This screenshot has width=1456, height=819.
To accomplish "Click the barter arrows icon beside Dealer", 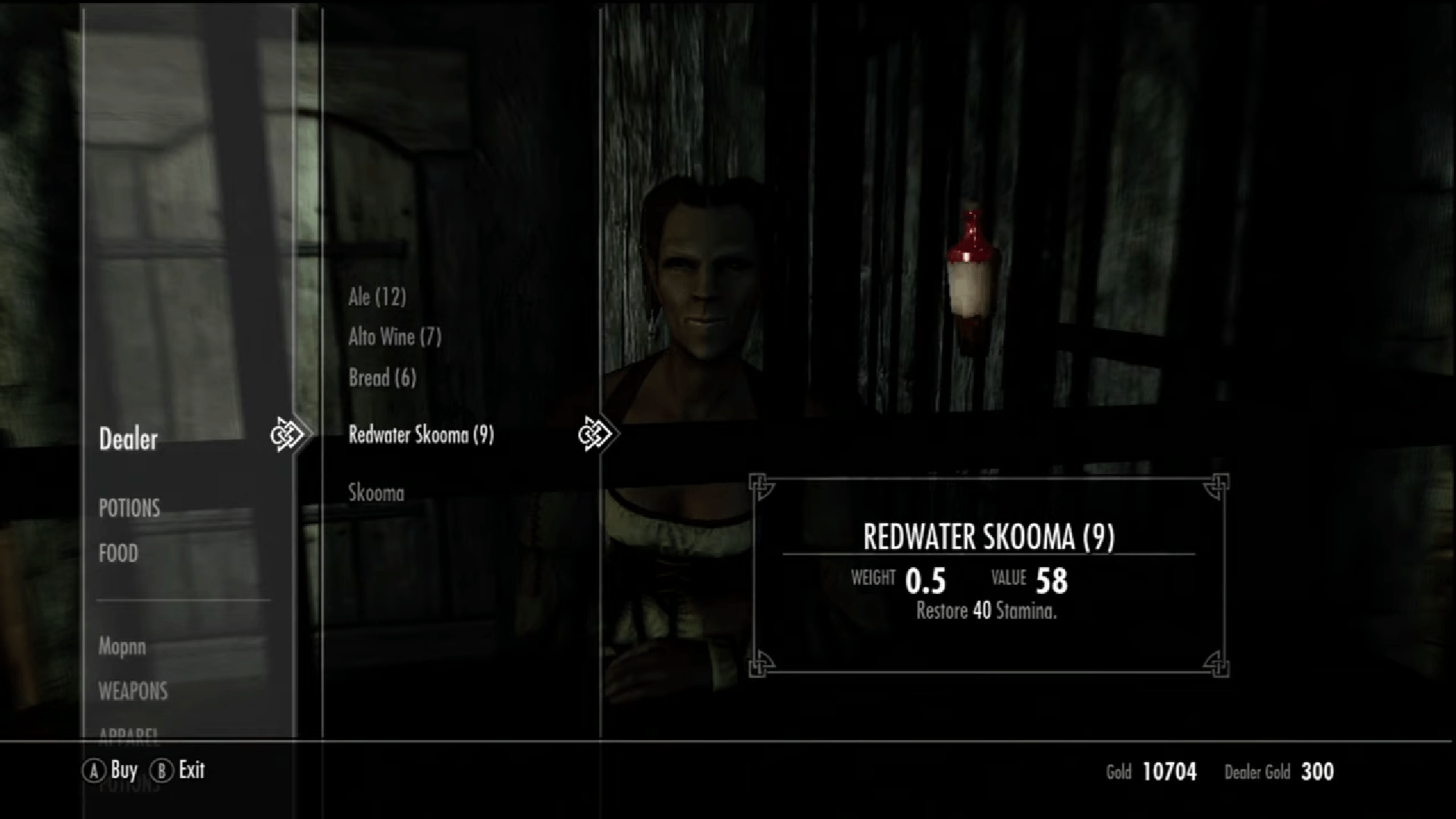I will click(x=288, y=434).
